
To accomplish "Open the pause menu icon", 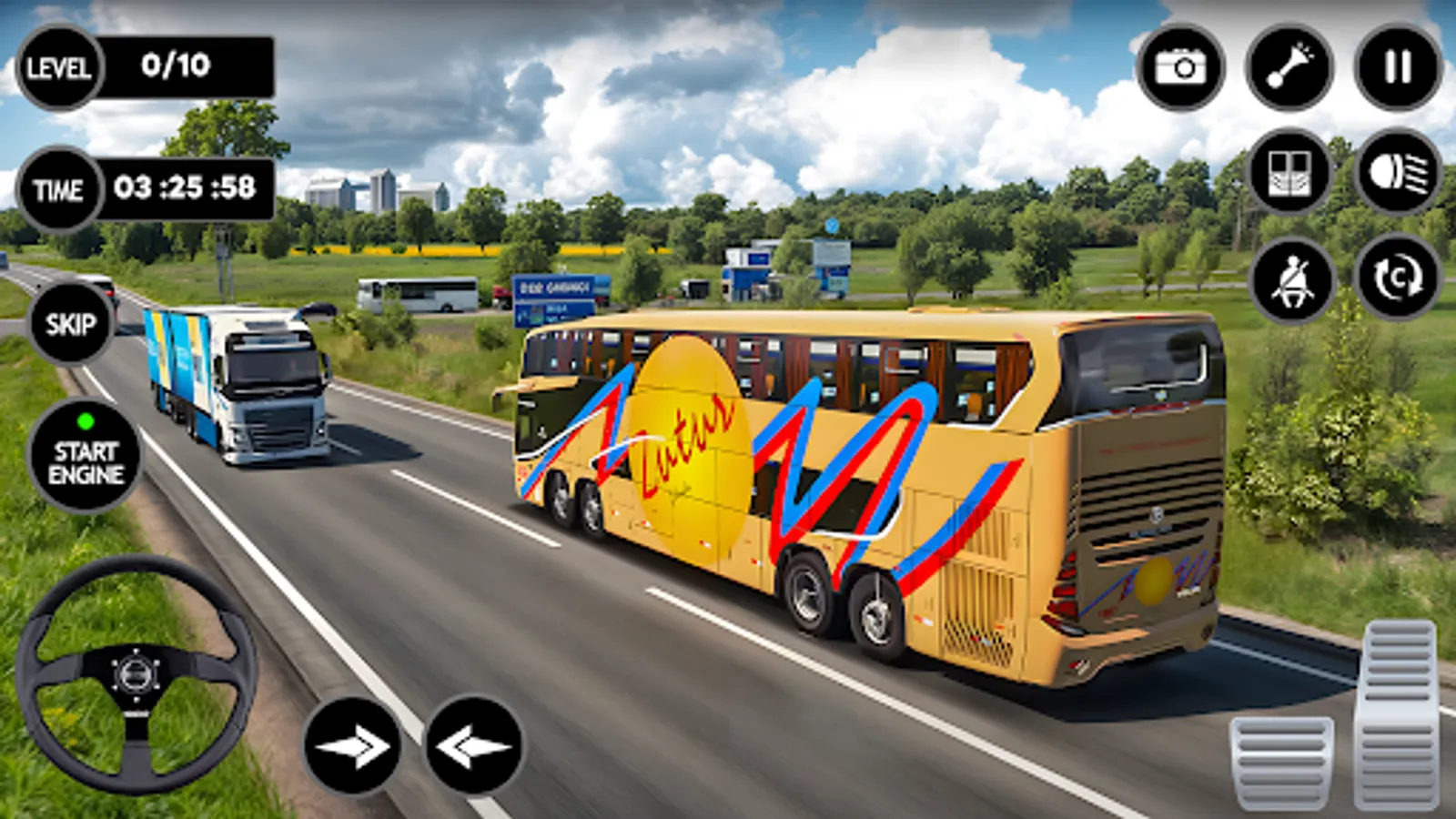I will pyautogui.click(x=1399, y=67).
